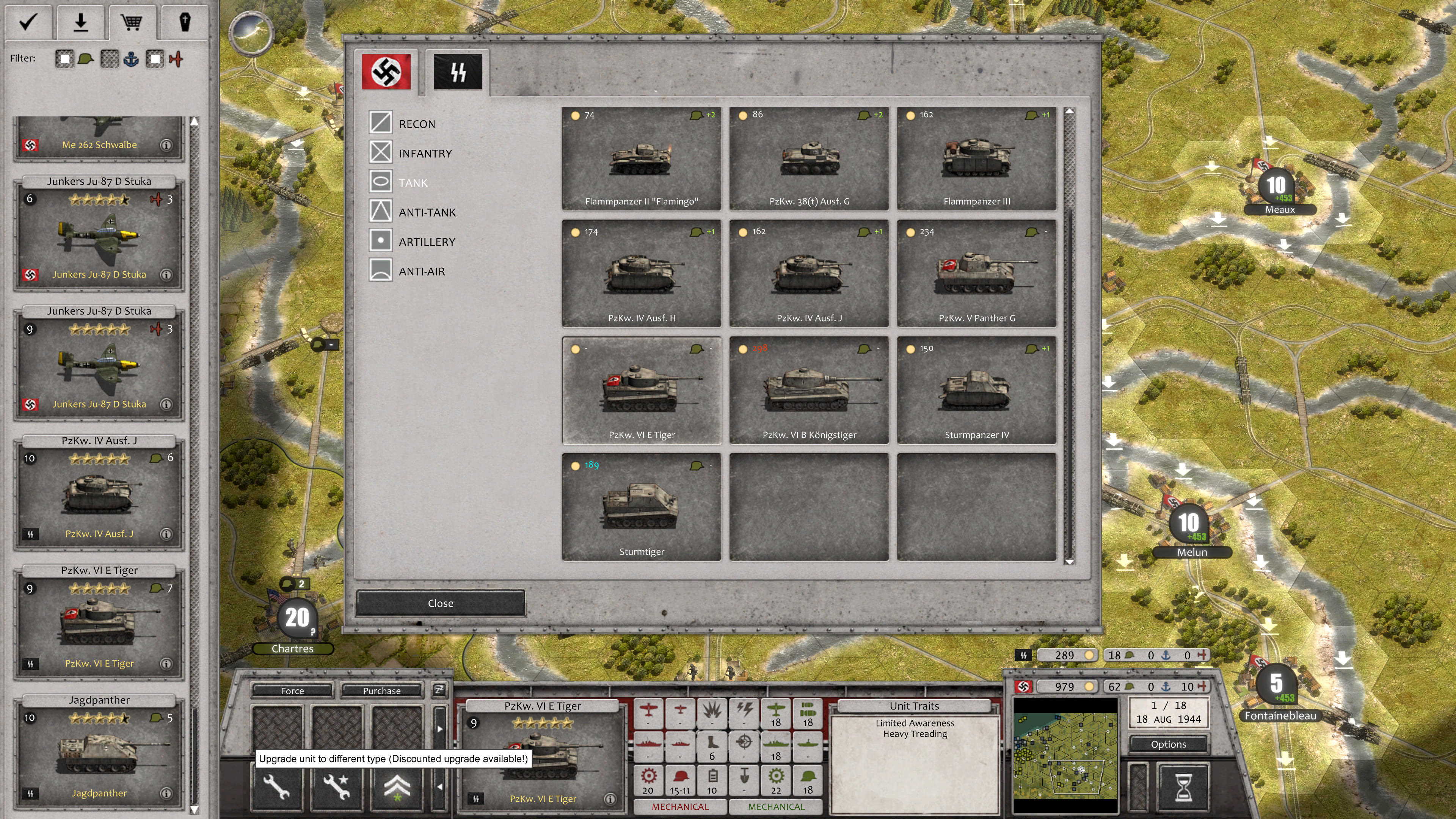Image resolution: width=1456 pixels, height=819 pixels.
Task: Close the unit upgrade window
Action: [440, 603]
